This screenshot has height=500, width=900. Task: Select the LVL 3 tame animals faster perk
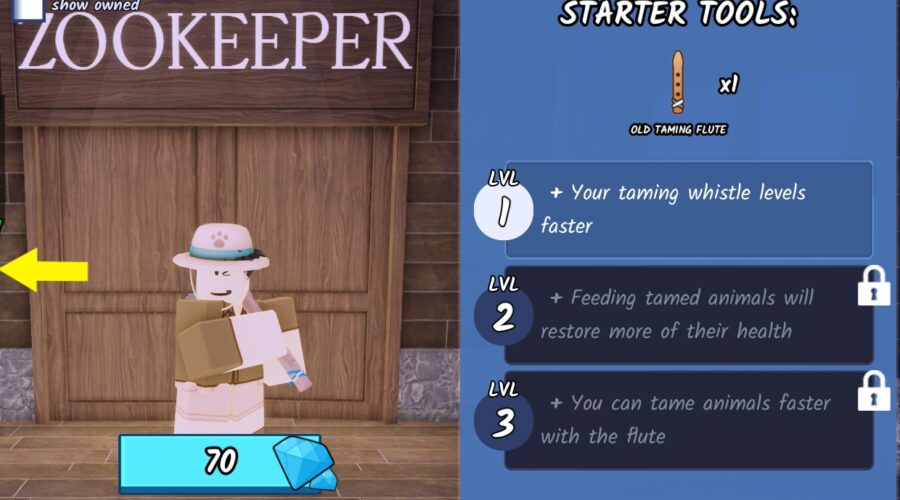coord(688,419)
